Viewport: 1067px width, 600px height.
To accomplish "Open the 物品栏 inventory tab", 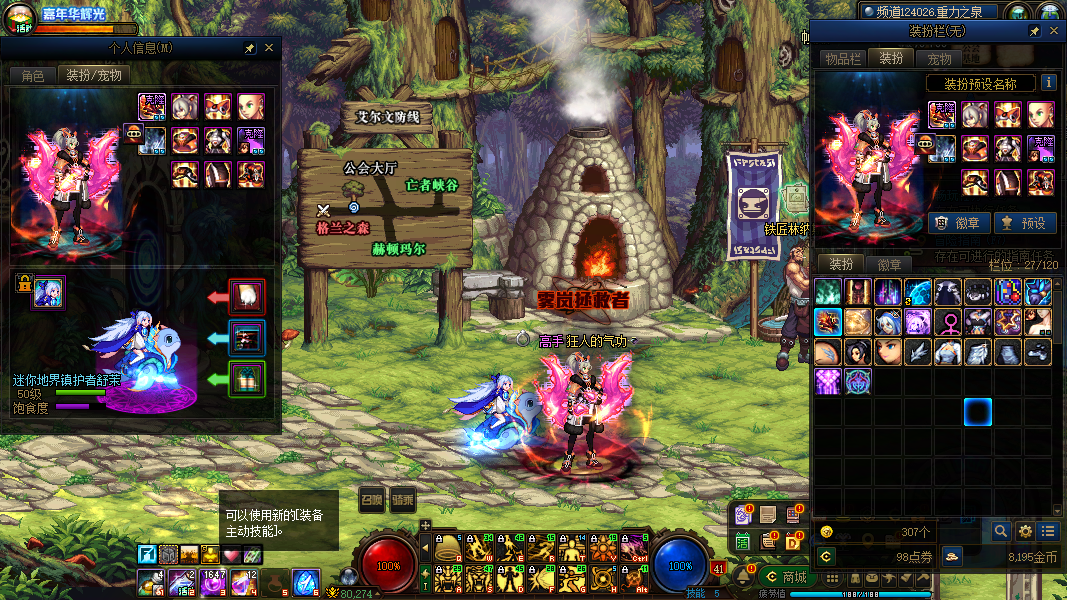I will coord(842,59).
